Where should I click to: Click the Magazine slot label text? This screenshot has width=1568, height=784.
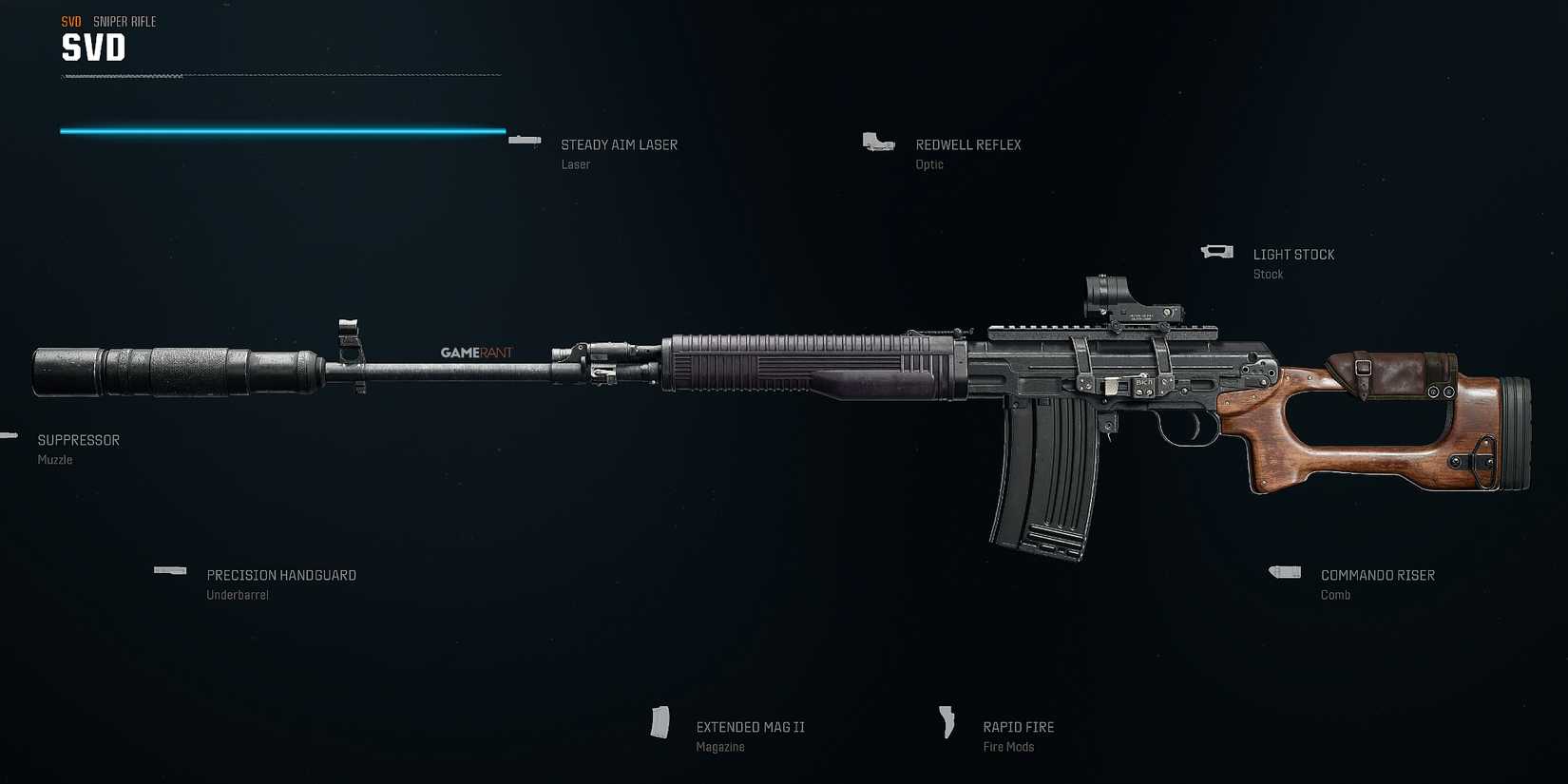(719, 748)
